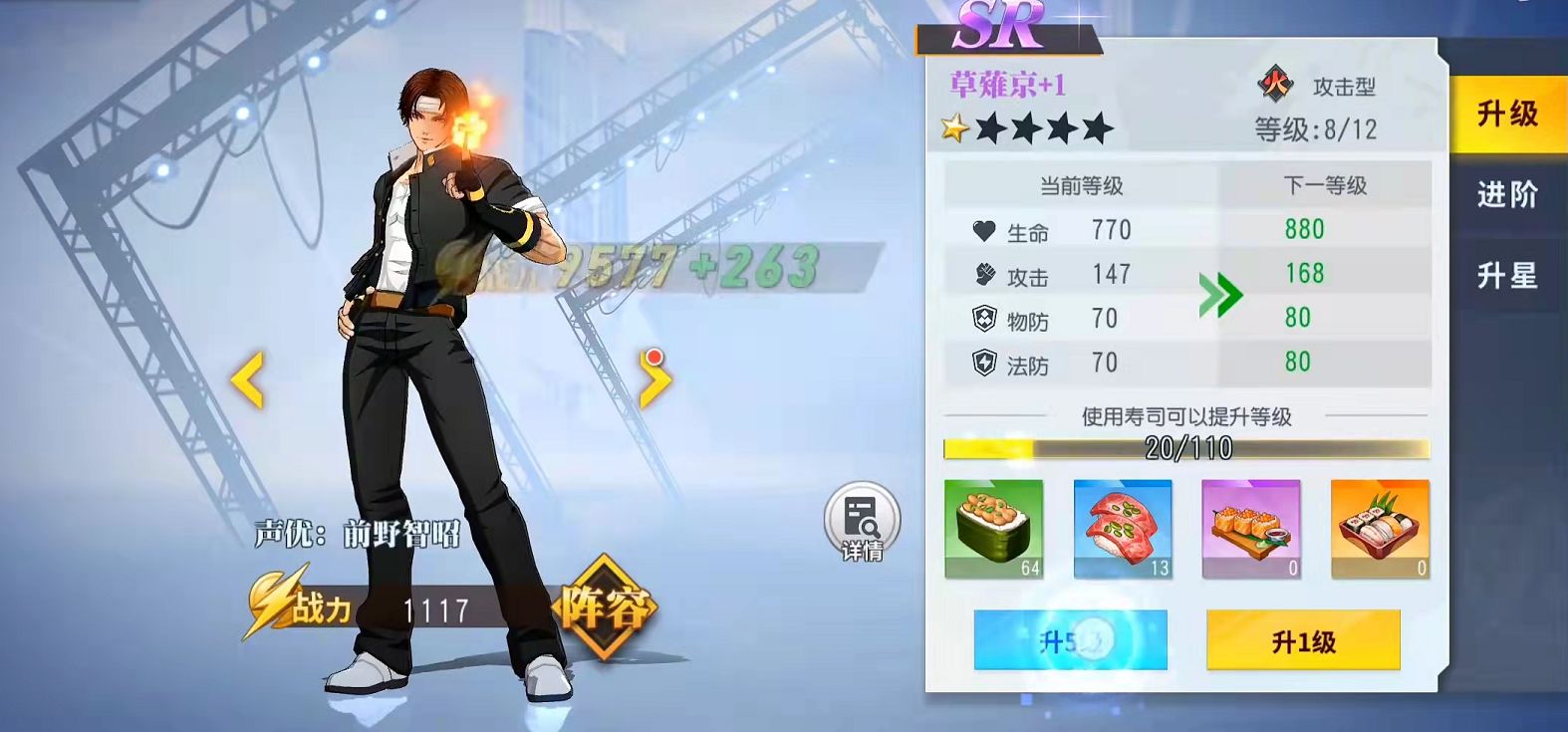The width and height of the screenshot is (1568, 732).
Task: Tap the blue multi-level upgrade button
Action: (x=1070, y=641)
